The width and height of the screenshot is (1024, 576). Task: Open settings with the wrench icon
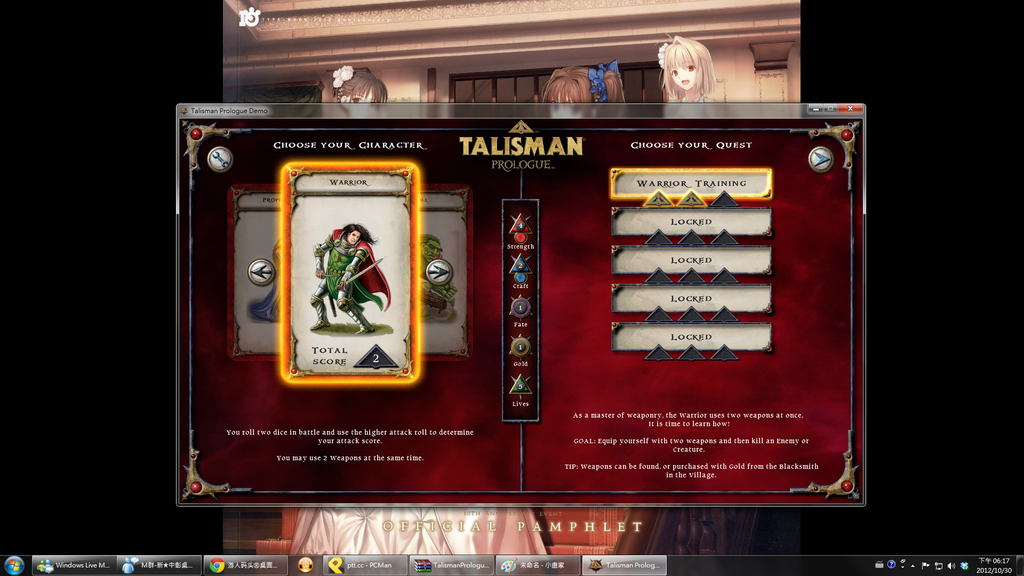[x=220, y=159]
